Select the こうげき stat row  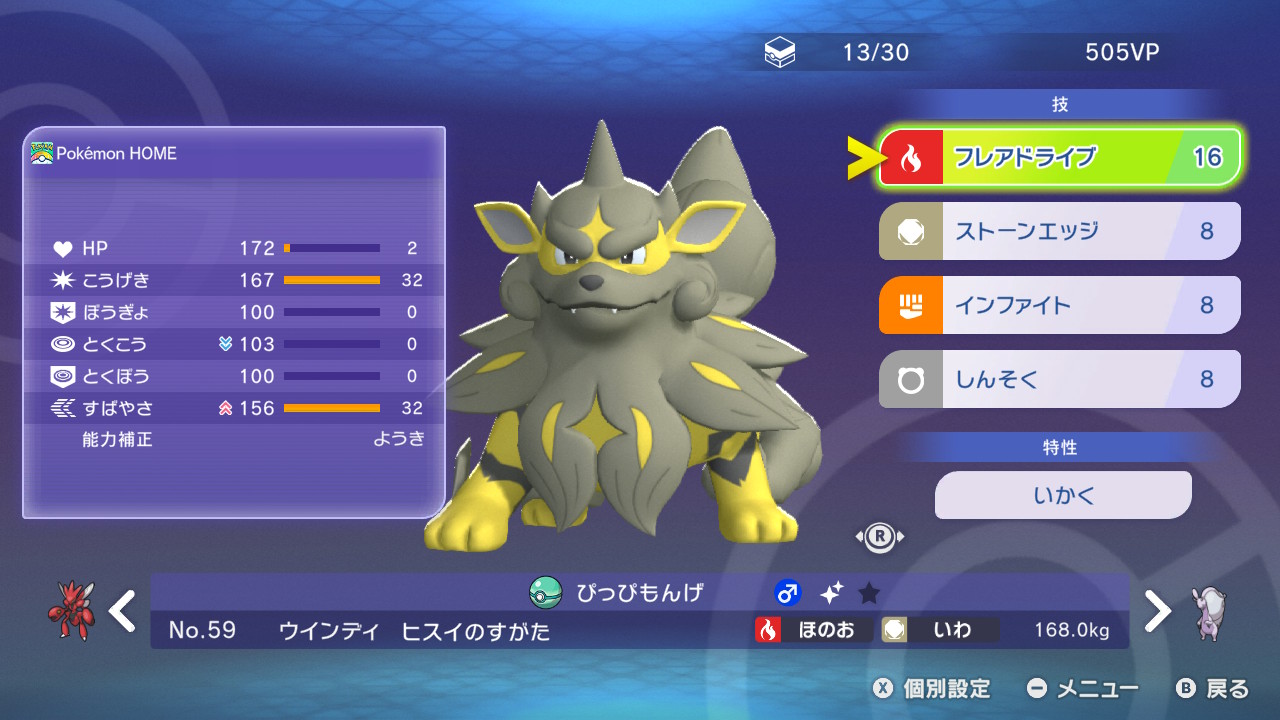pyautogui.click(x=236, y=280)
